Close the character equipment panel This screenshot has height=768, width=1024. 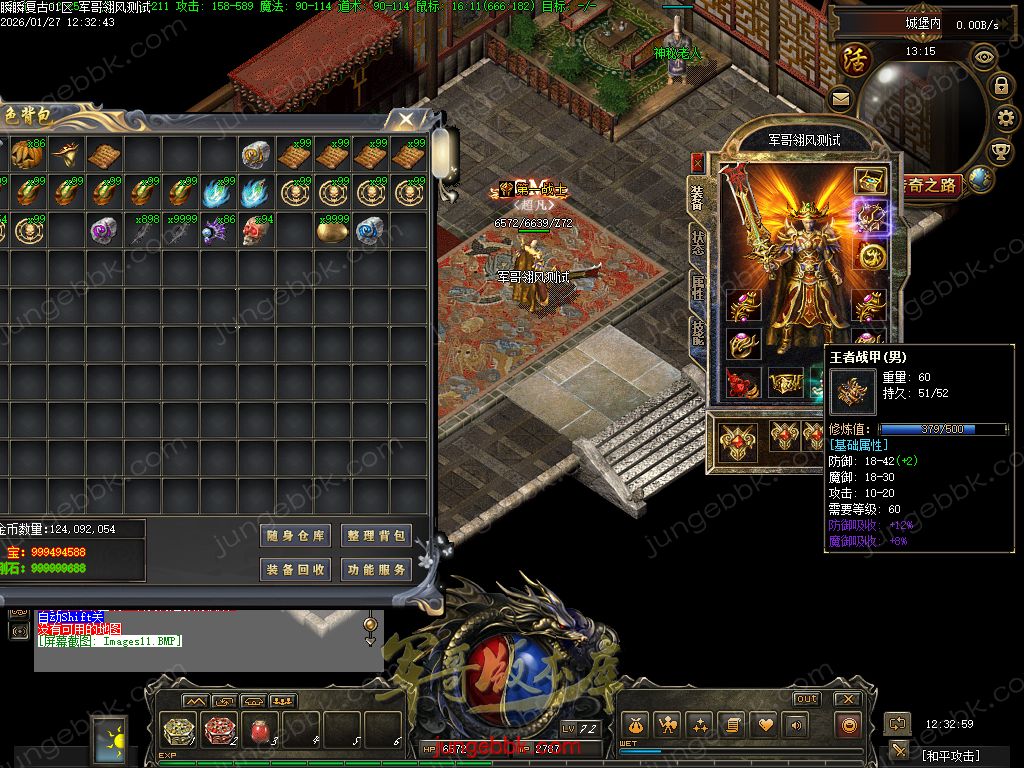point(697,163)
